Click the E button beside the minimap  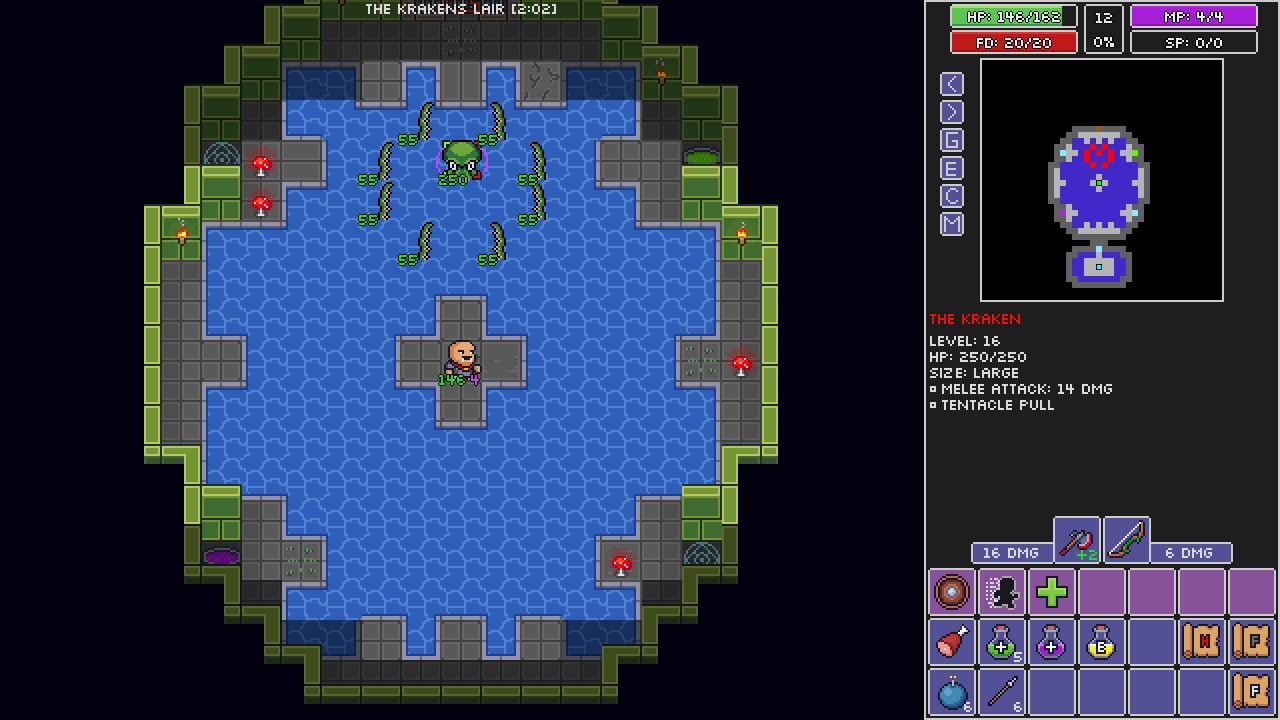[952, 168]
